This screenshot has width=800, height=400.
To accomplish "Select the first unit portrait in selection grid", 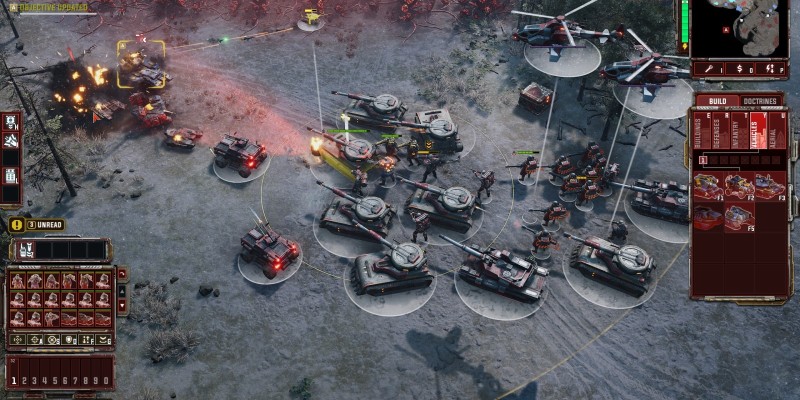I will click(18, 281).
